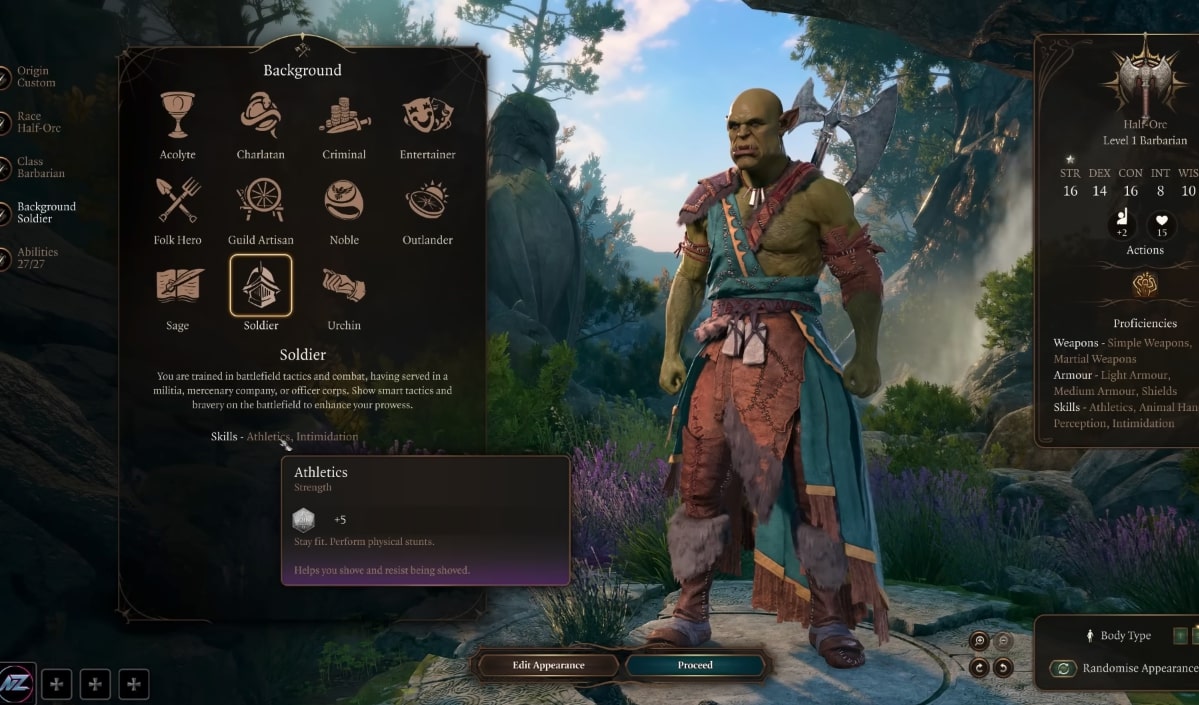Click the Soldier background icon
Image resolution: width=1199 pixels, height=705 pixels.
coord(261,287)
